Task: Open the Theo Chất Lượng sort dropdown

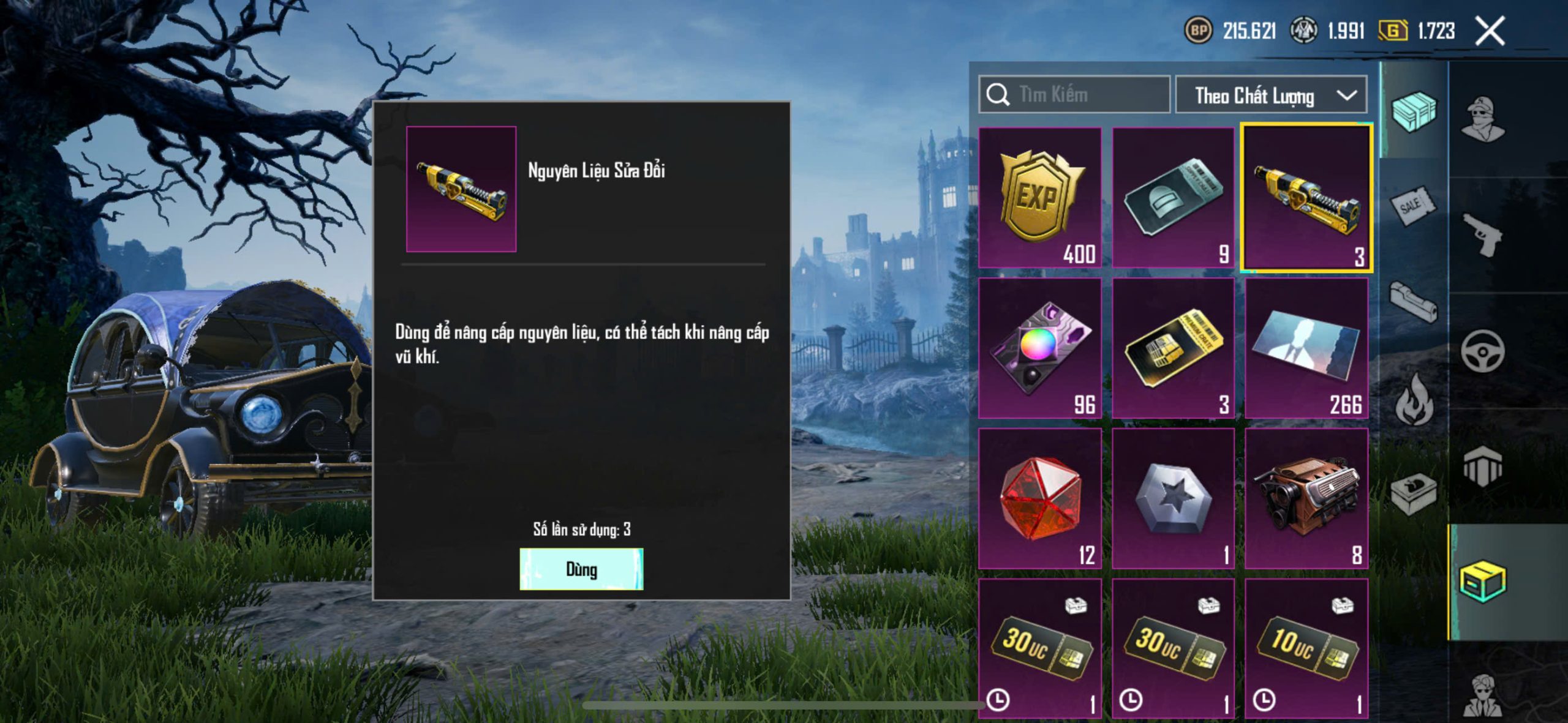Action: tap(1271, 96)
